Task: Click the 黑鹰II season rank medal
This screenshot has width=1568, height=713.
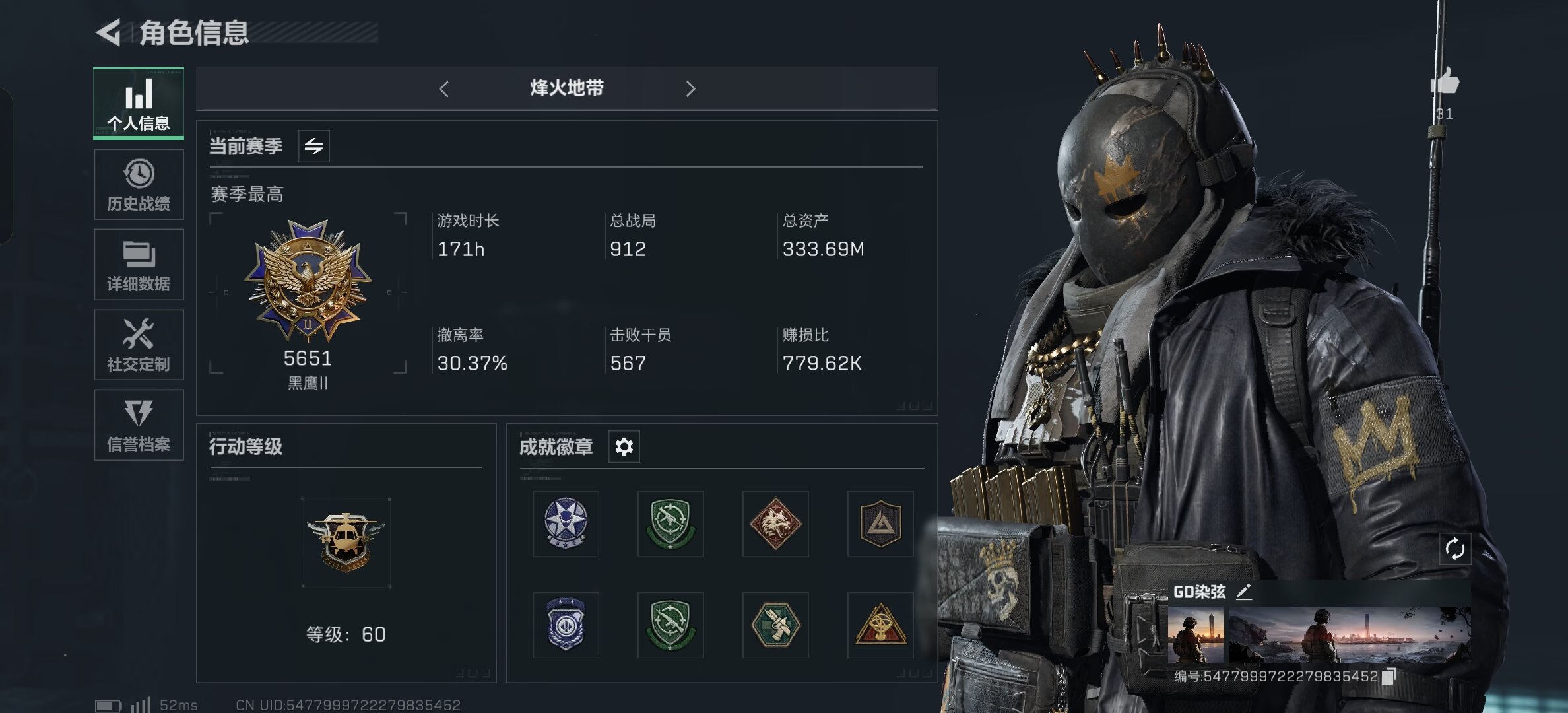Action: click(x=308, y=284)
